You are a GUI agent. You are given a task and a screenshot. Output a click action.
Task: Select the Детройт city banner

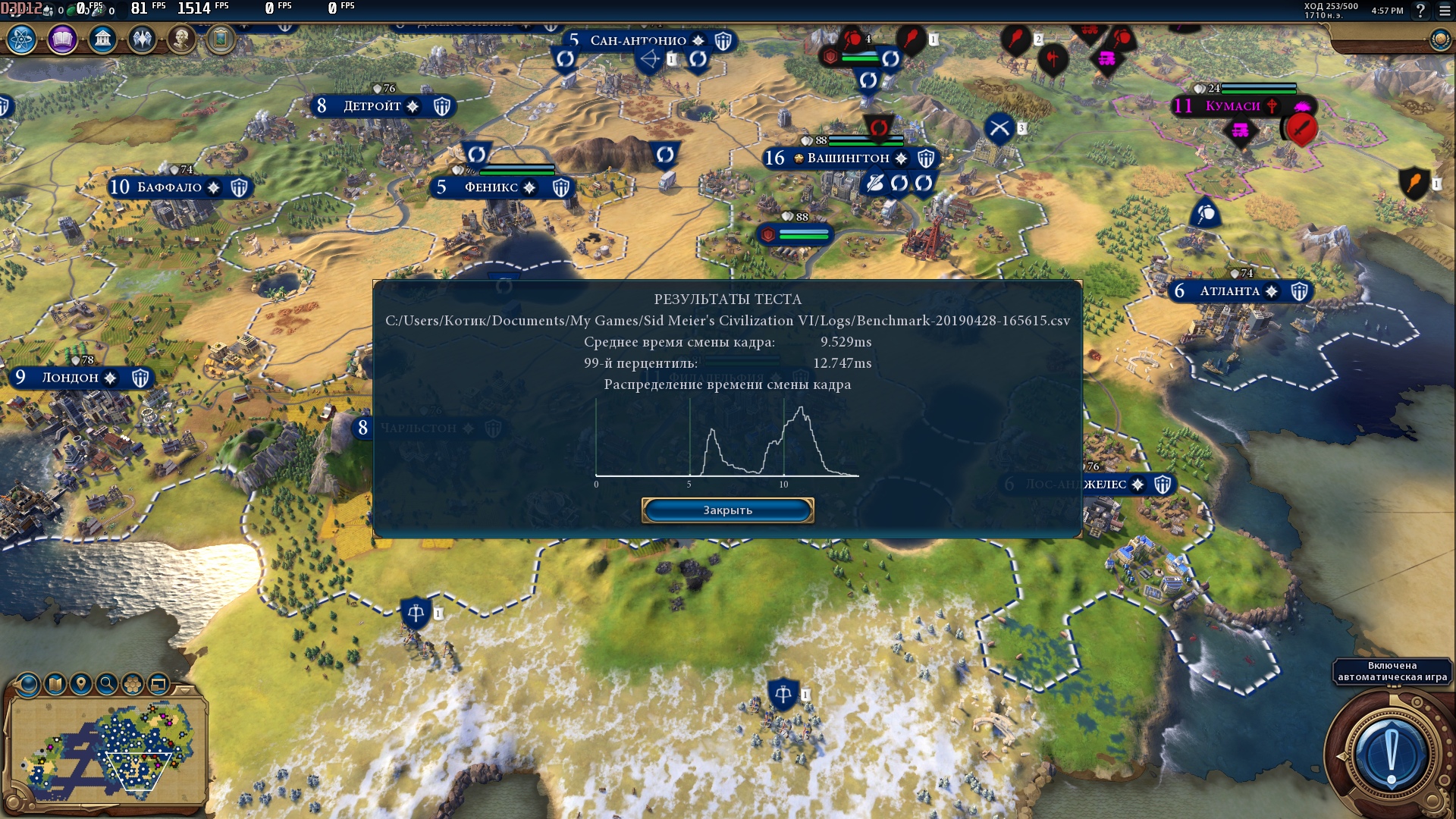point(372,106)
